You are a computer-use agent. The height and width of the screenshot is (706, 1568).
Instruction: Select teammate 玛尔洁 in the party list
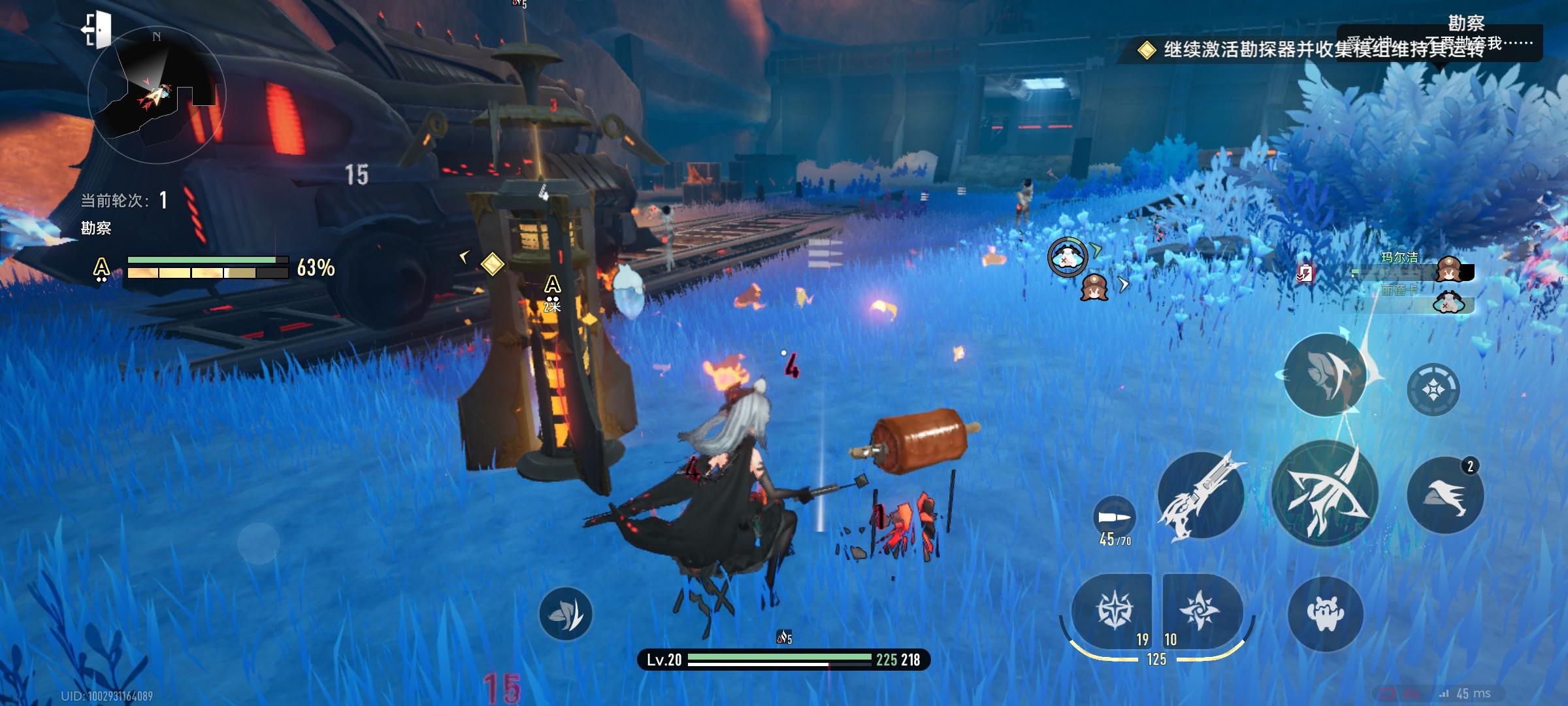pyautogui.click(x=1411, y=269)
